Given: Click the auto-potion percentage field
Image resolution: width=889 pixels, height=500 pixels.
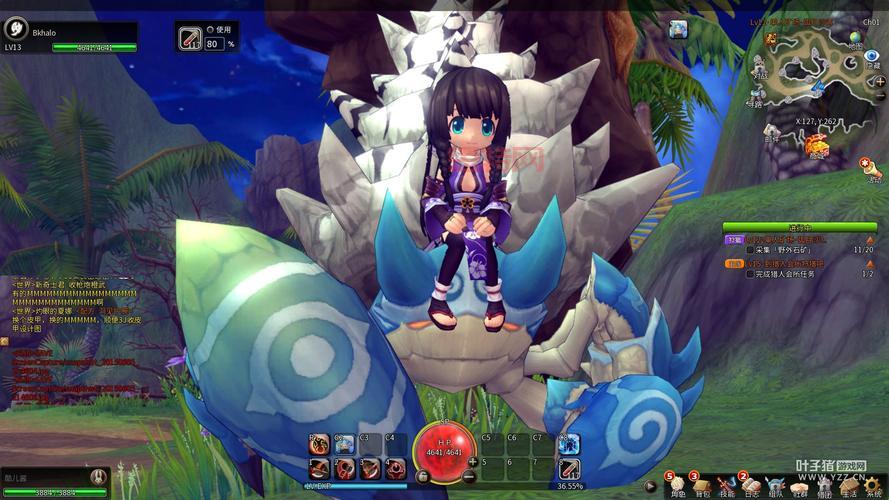Looking at the screenshot, I should [x=214, y=44].
